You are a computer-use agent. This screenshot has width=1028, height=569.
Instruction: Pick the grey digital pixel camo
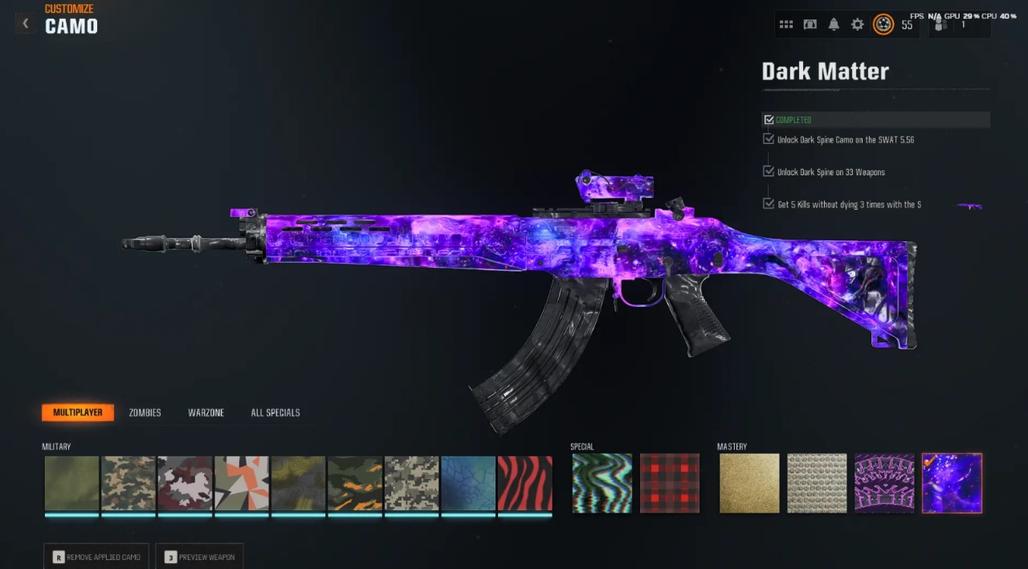[412, 484]
